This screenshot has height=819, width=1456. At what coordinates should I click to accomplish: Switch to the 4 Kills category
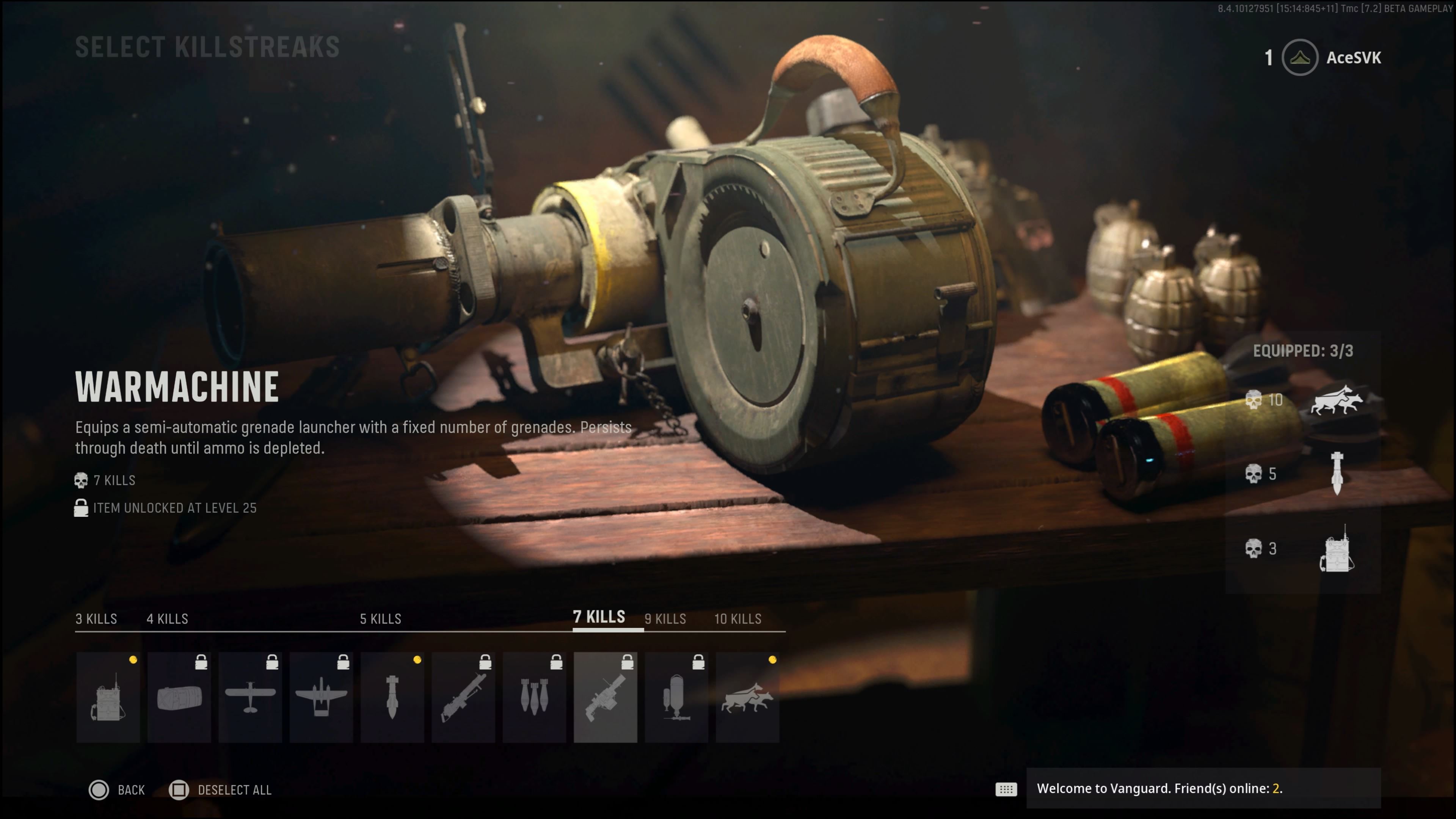(x=167, y=619)
